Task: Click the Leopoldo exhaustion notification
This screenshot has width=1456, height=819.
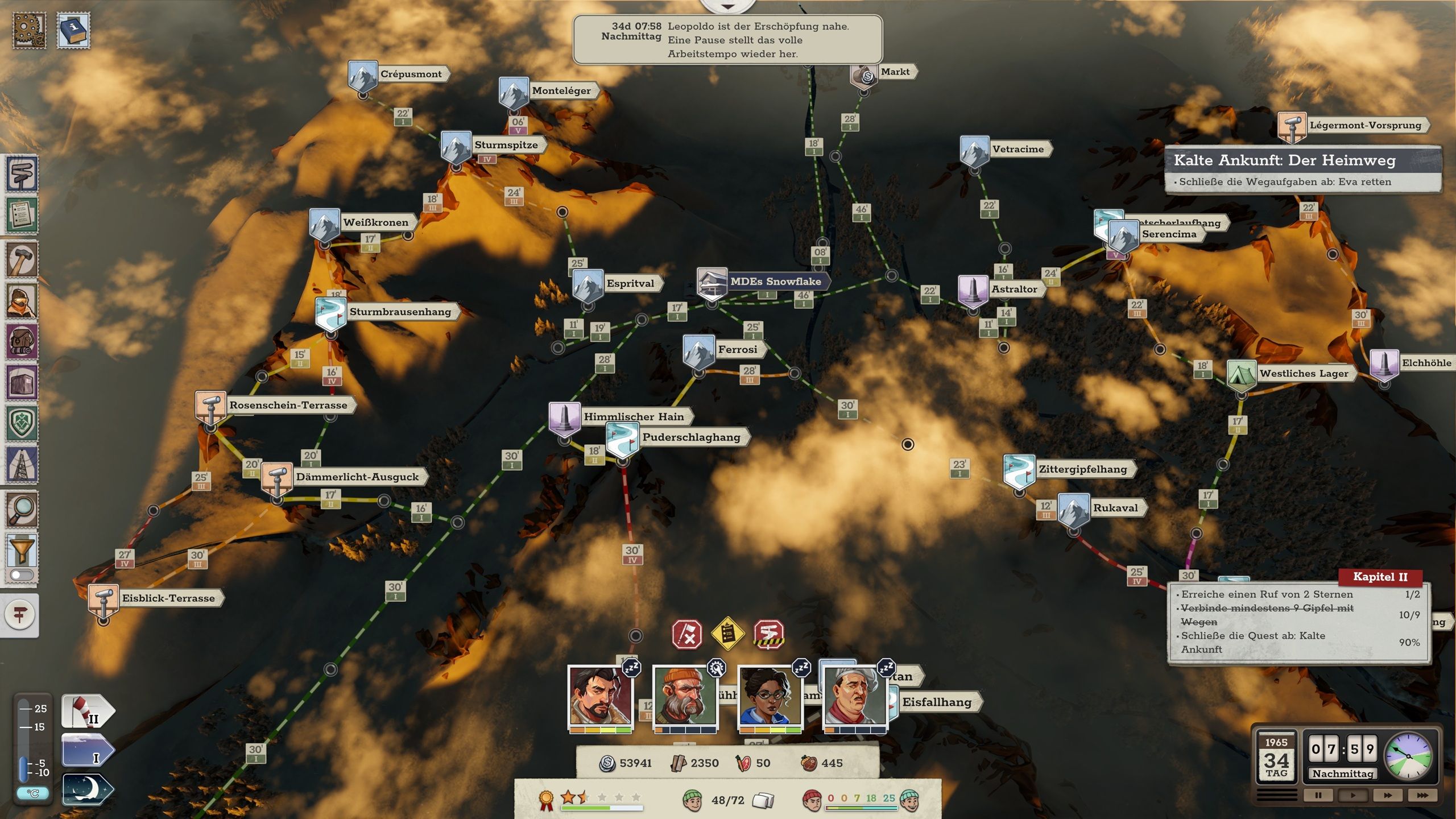Action: (x=727, y=40)
